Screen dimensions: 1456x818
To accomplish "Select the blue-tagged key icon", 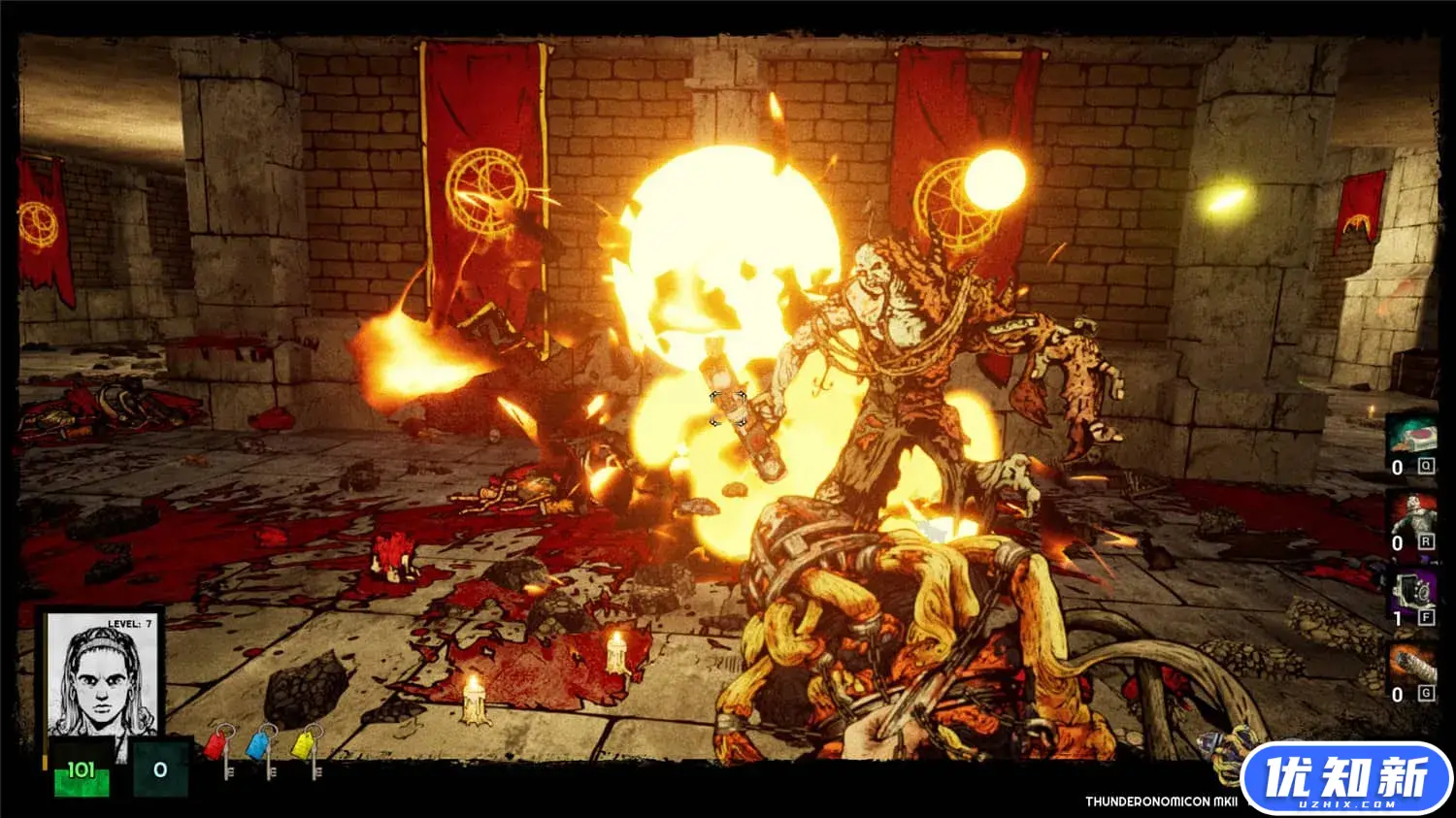I will [x=262, y=749].
